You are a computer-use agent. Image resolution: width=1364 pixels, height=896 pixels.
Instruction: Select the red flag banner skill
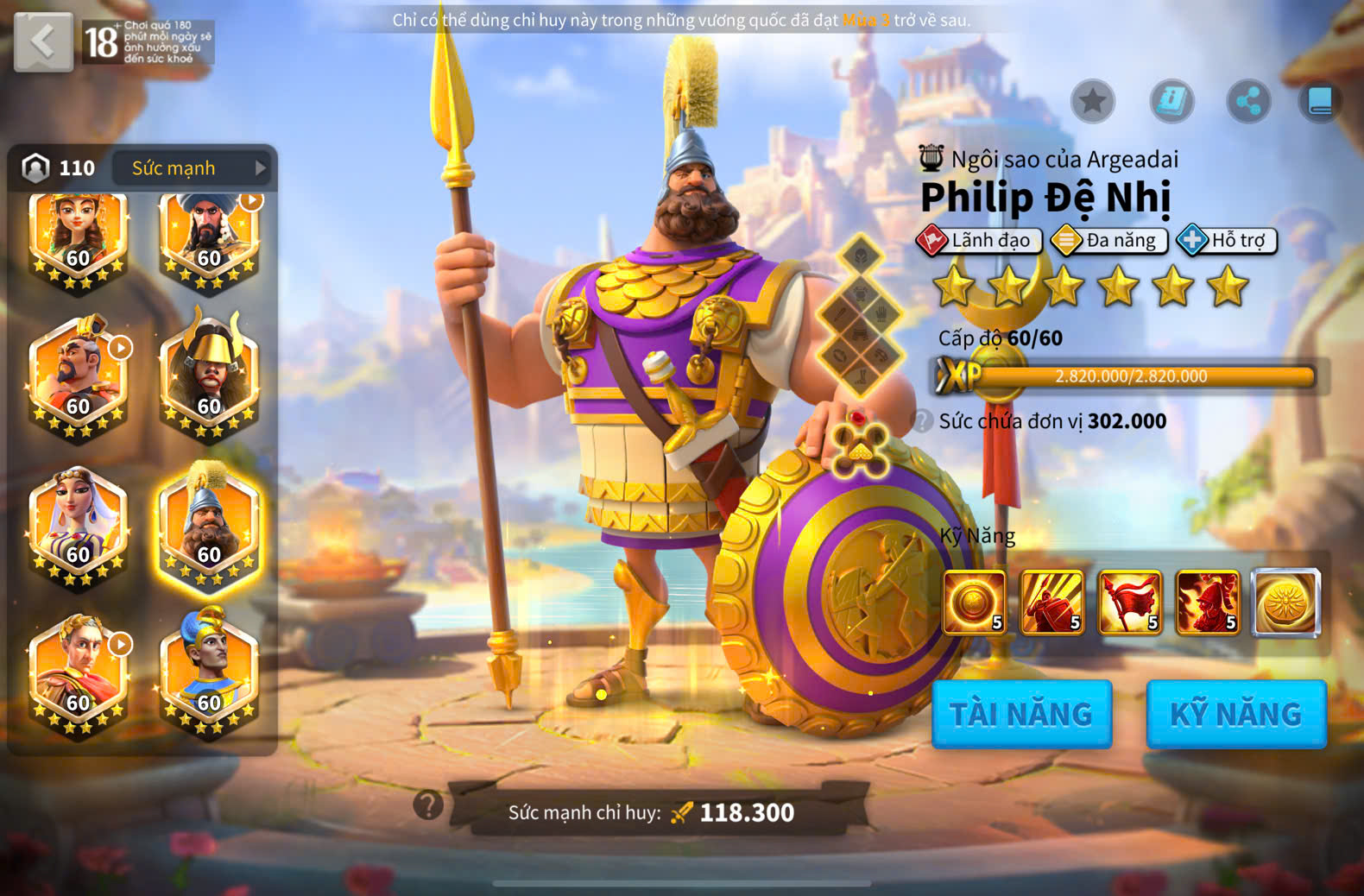tap(1130, 602)
